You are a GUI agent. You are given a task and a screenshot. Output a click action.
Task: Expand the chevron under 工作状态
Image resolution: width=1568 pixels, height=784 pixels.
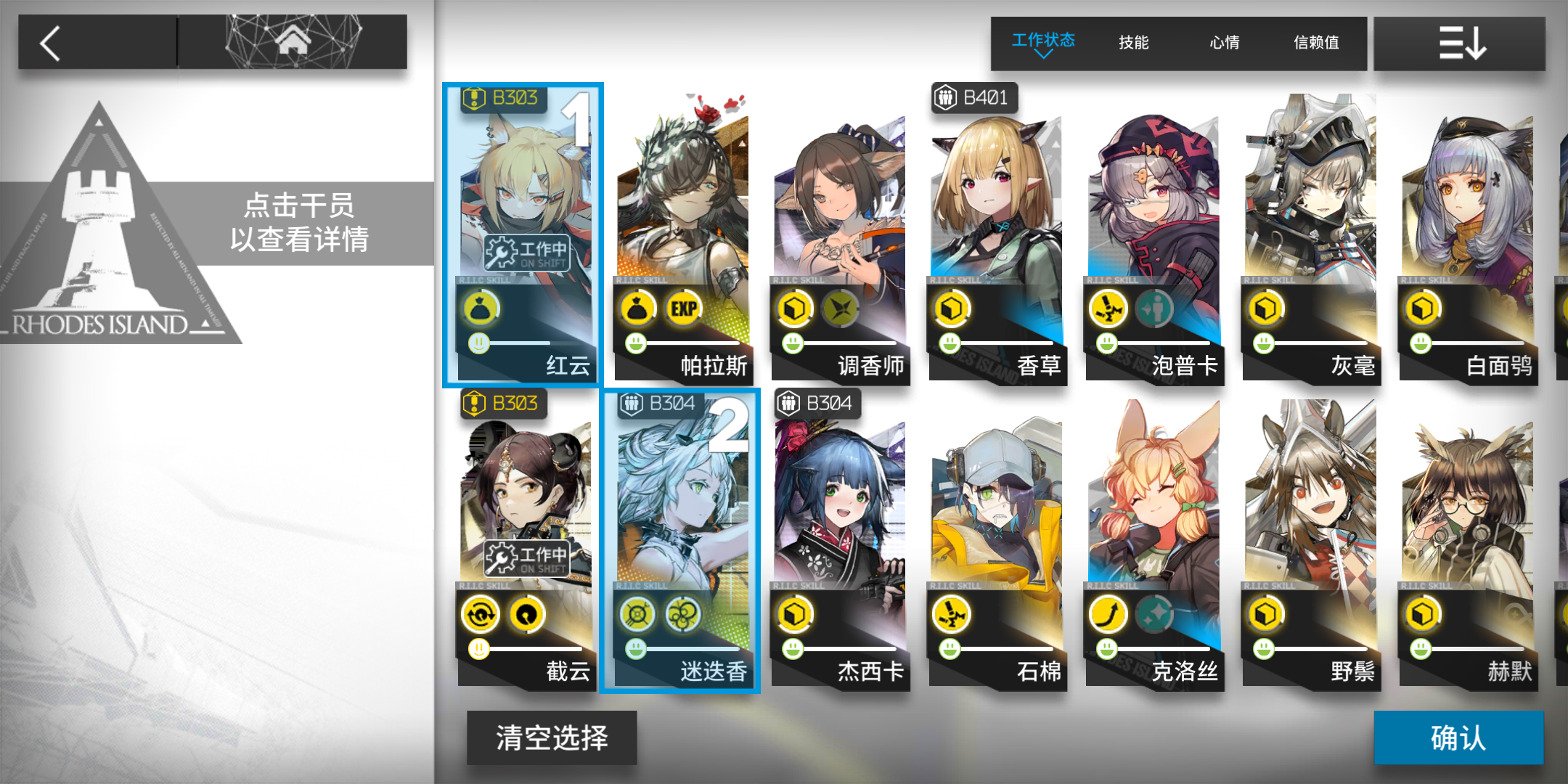coord(1042,54)
